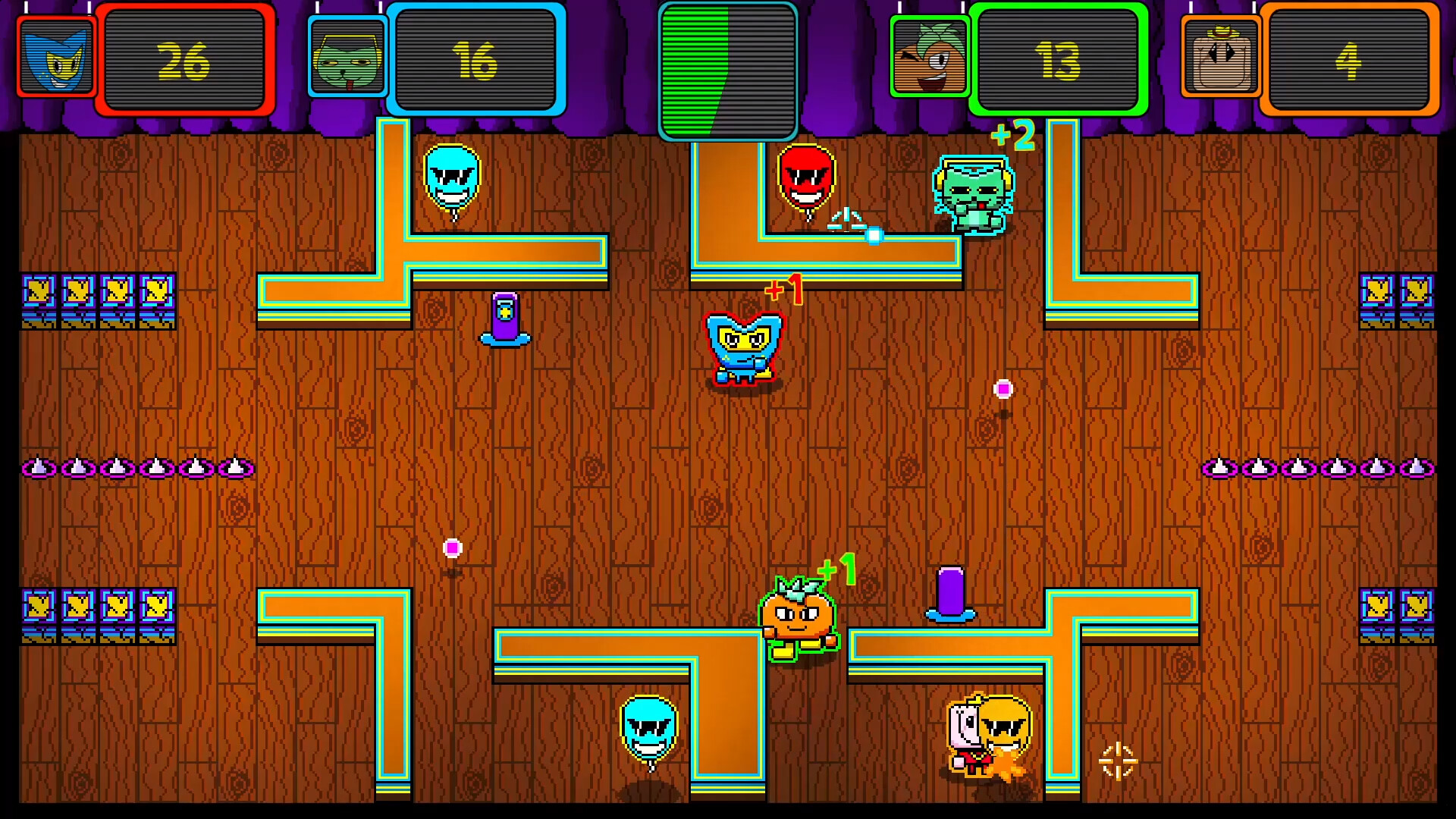This screenshot has width=1456, height=819.
Task: Open the red score panel showing 26
Action: [x=184, y=58]
